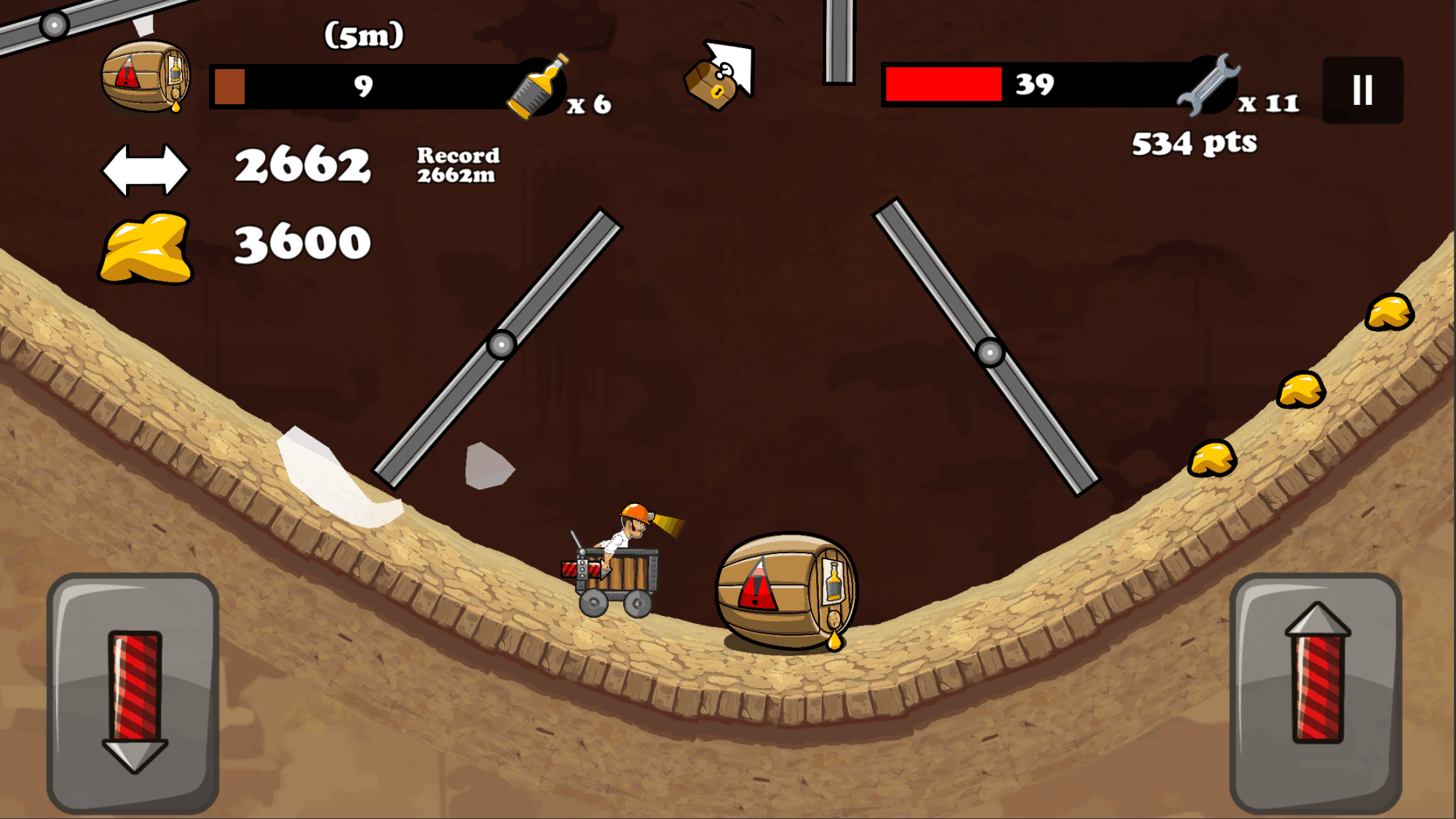Pause the game
Viewport: 1456px width, 819px height.
1362,90
